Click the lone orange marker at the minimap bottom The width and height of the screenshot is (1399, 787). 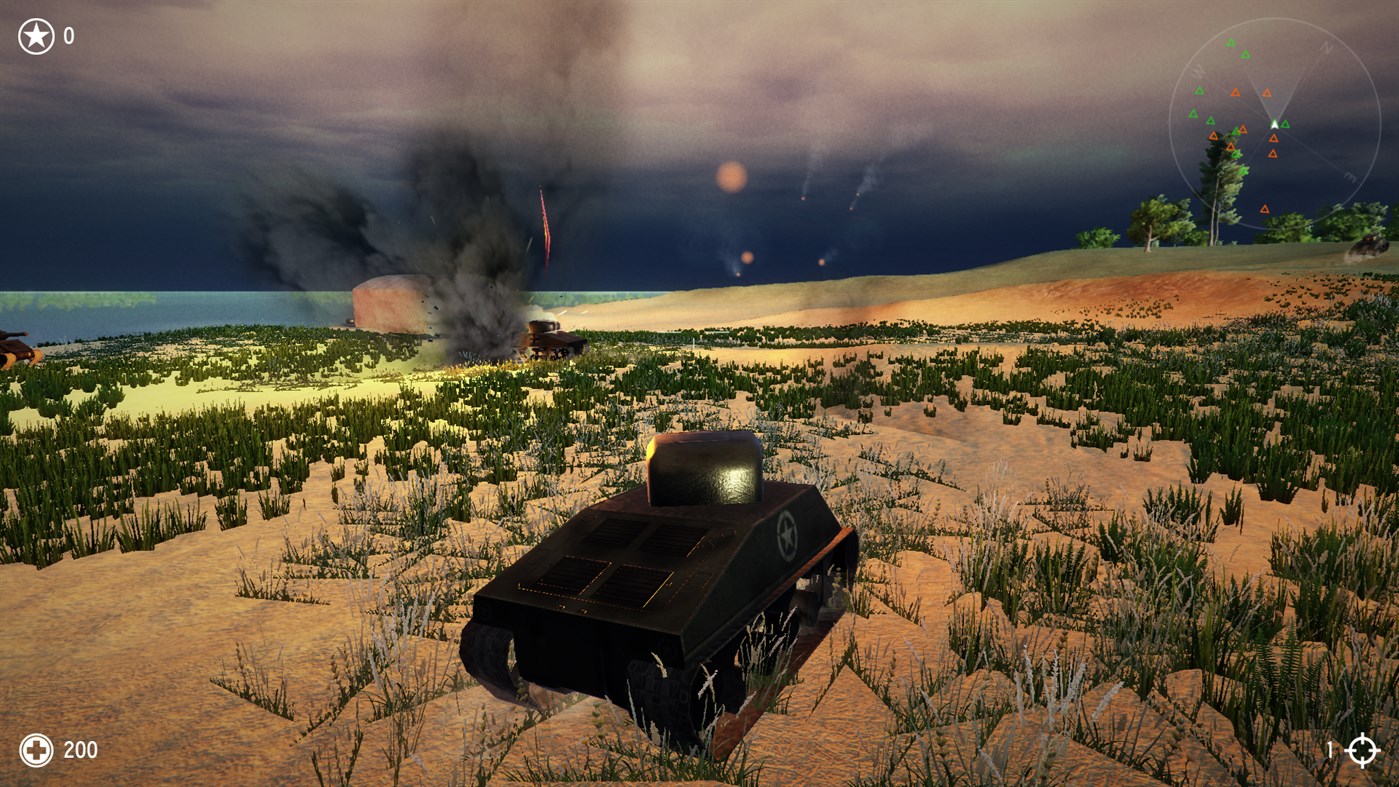(1265, 207)
